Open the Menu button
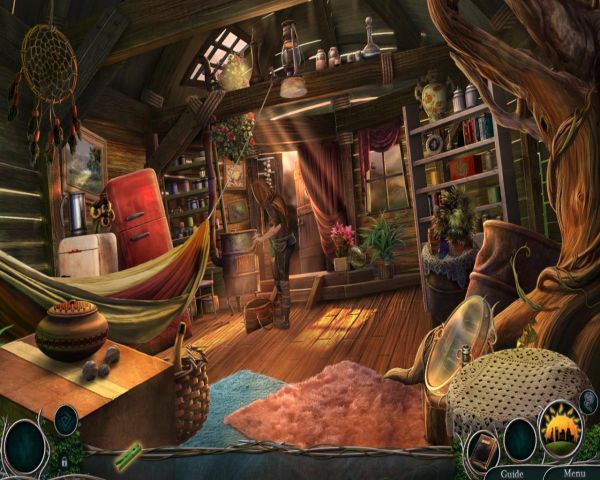The image size is (600, 480). [x=574, y=473]
